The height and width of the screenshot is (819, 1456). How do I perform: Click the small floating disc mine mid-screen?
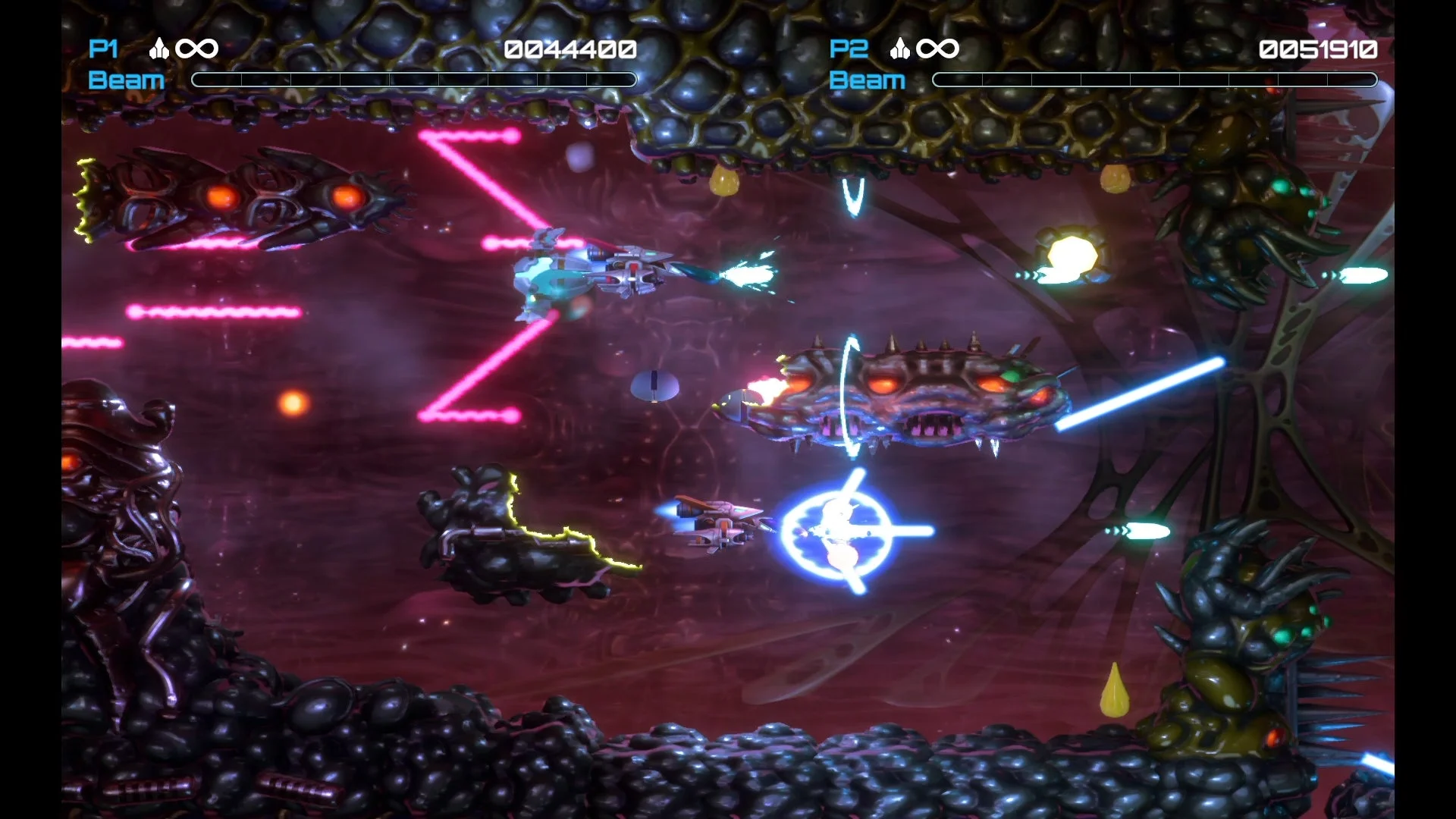[x=654, y=387]
